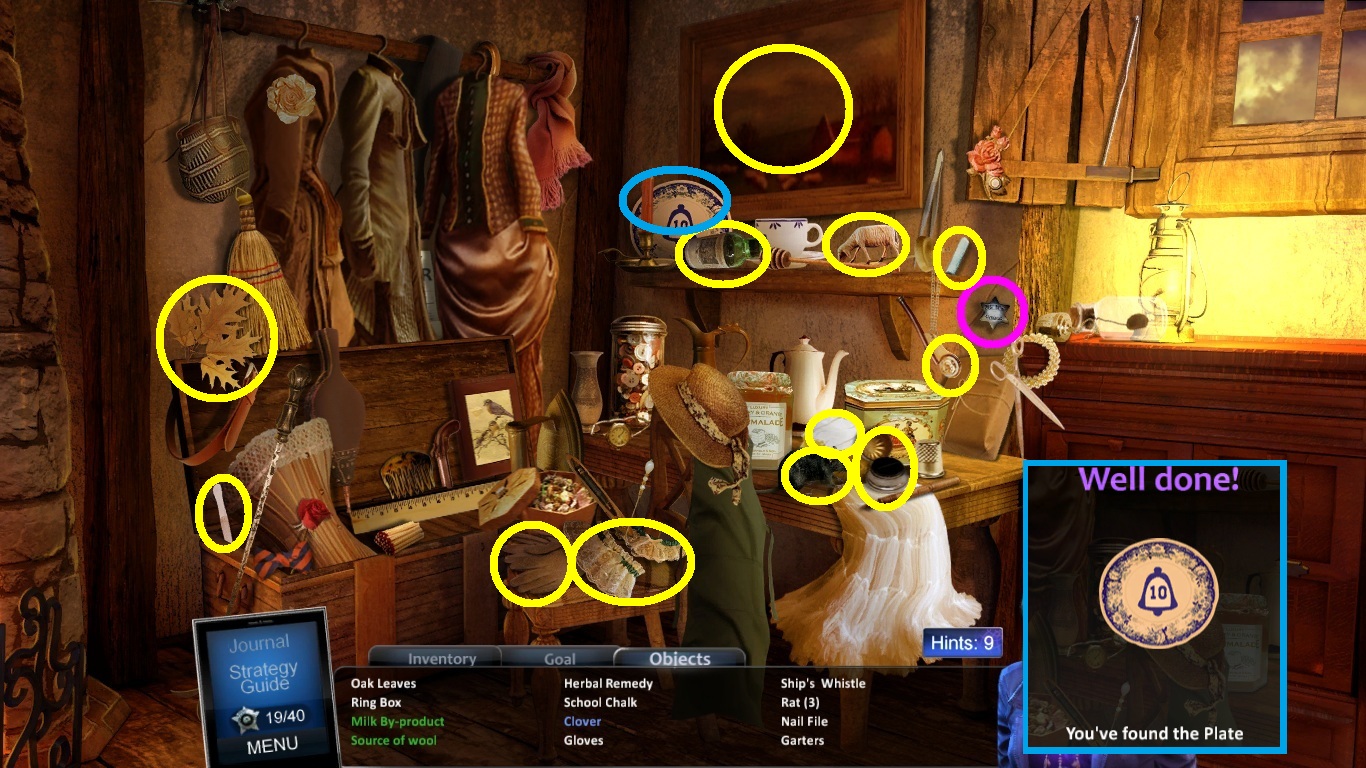Select the chalk stick circled on the shelf edge
The image size is (1366, 768).
pyautogui.click(x=957, y=255)
